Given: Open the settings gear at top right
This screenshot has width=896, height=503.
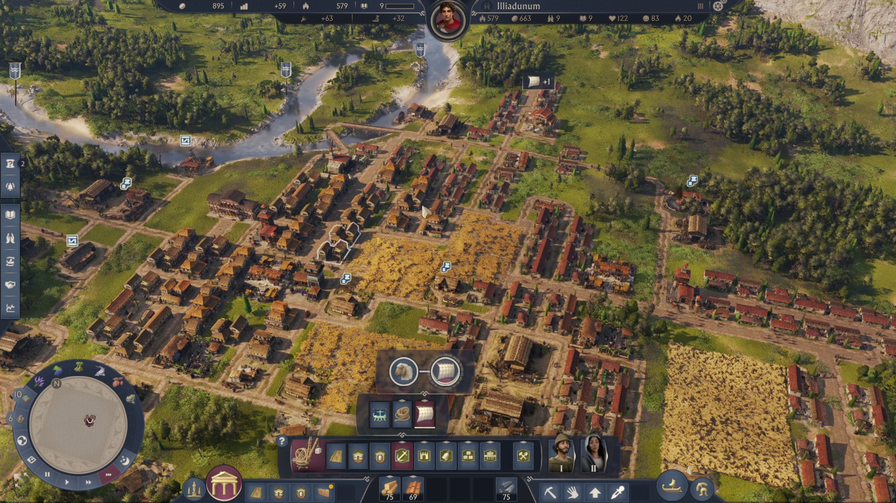Looking at the screenshot, I should (x=717, y=6).
